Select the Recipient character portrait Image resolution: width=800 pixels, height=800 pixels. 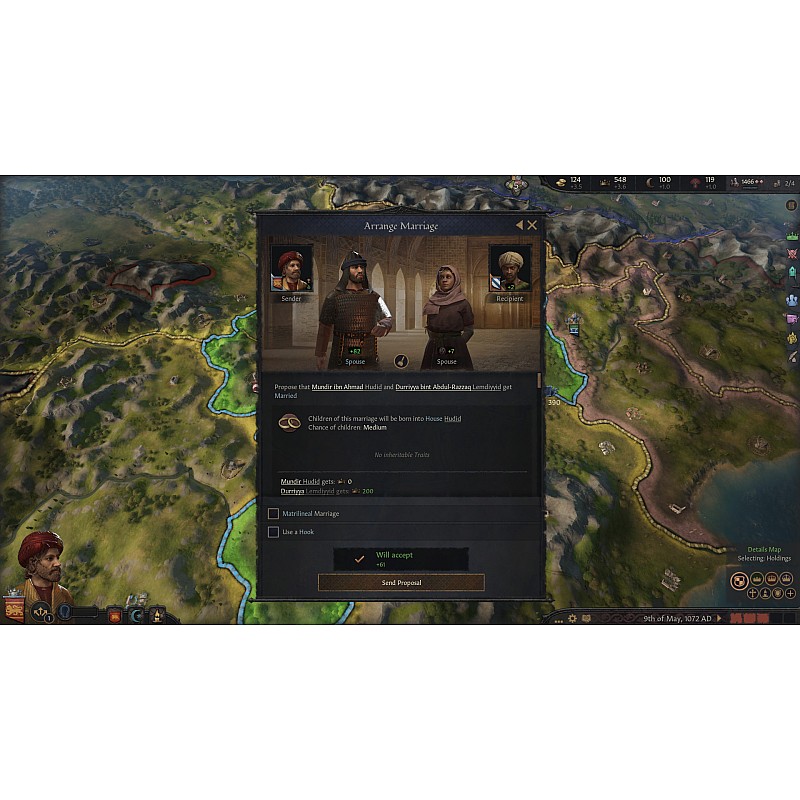point(510,268)
